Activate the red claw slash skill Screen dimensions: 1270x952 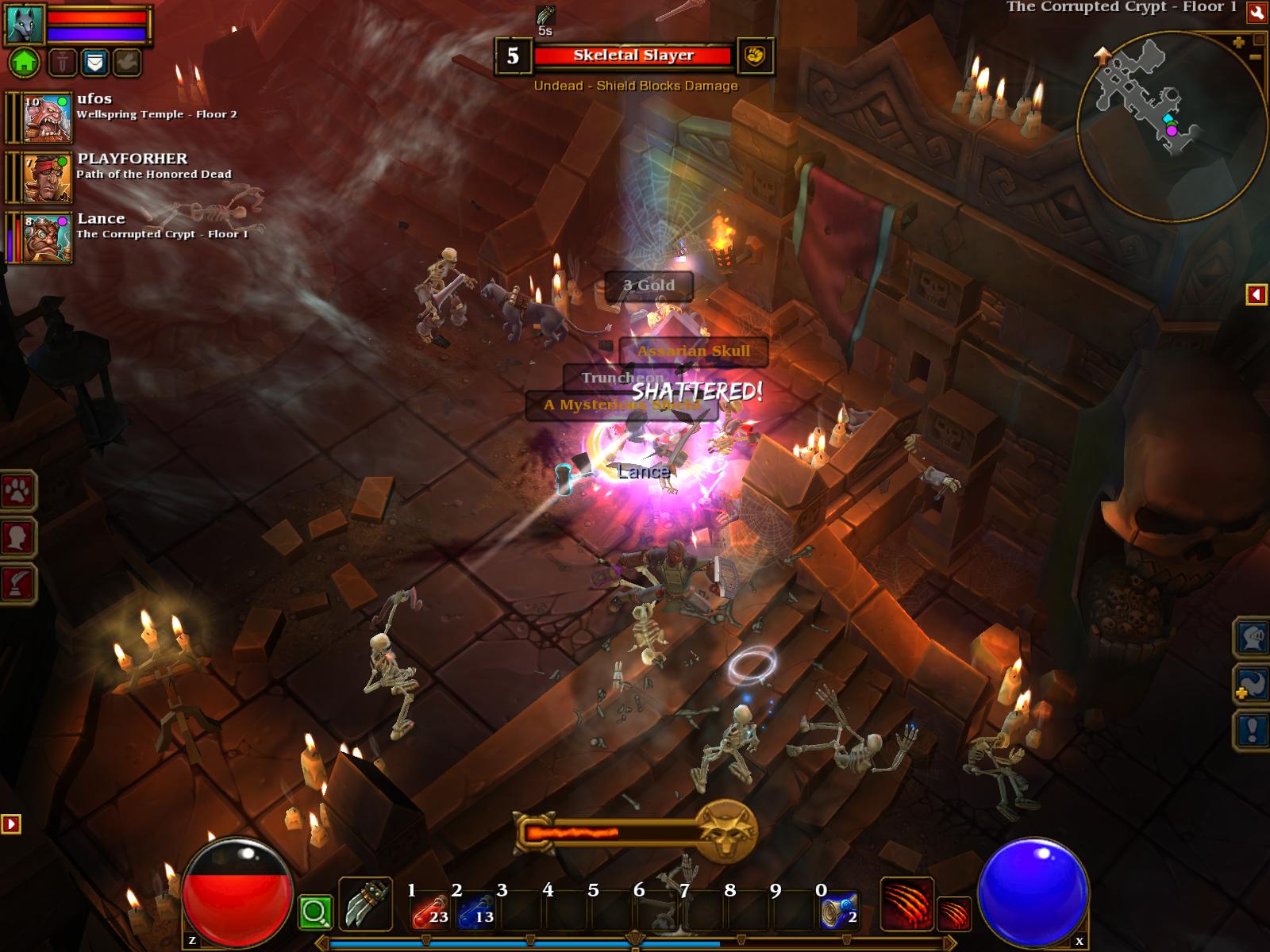point(906,904)
